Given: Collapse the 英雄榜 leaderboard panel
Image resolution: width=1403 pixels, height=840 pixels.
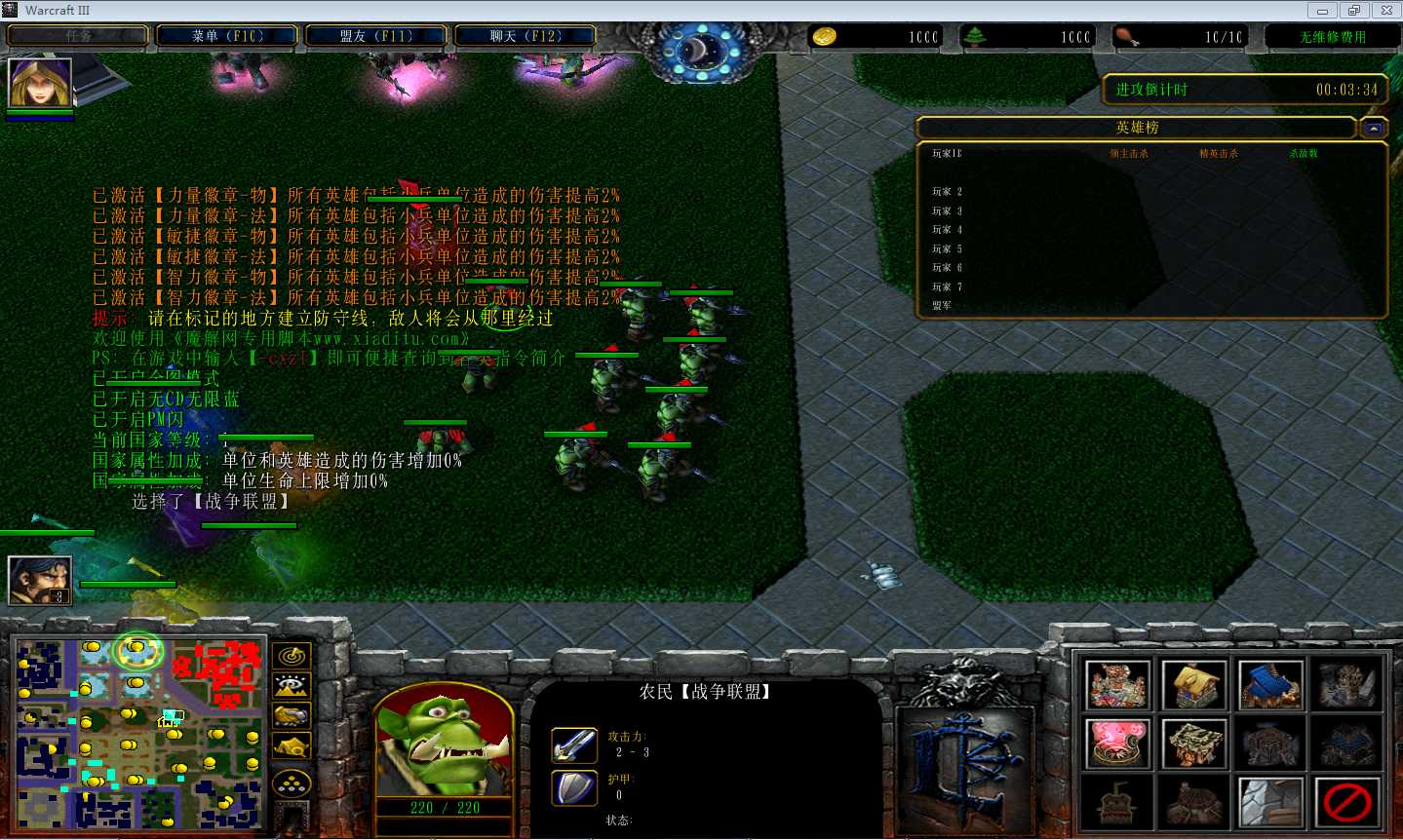Looking at the screenshot, I should (1373, 128).
